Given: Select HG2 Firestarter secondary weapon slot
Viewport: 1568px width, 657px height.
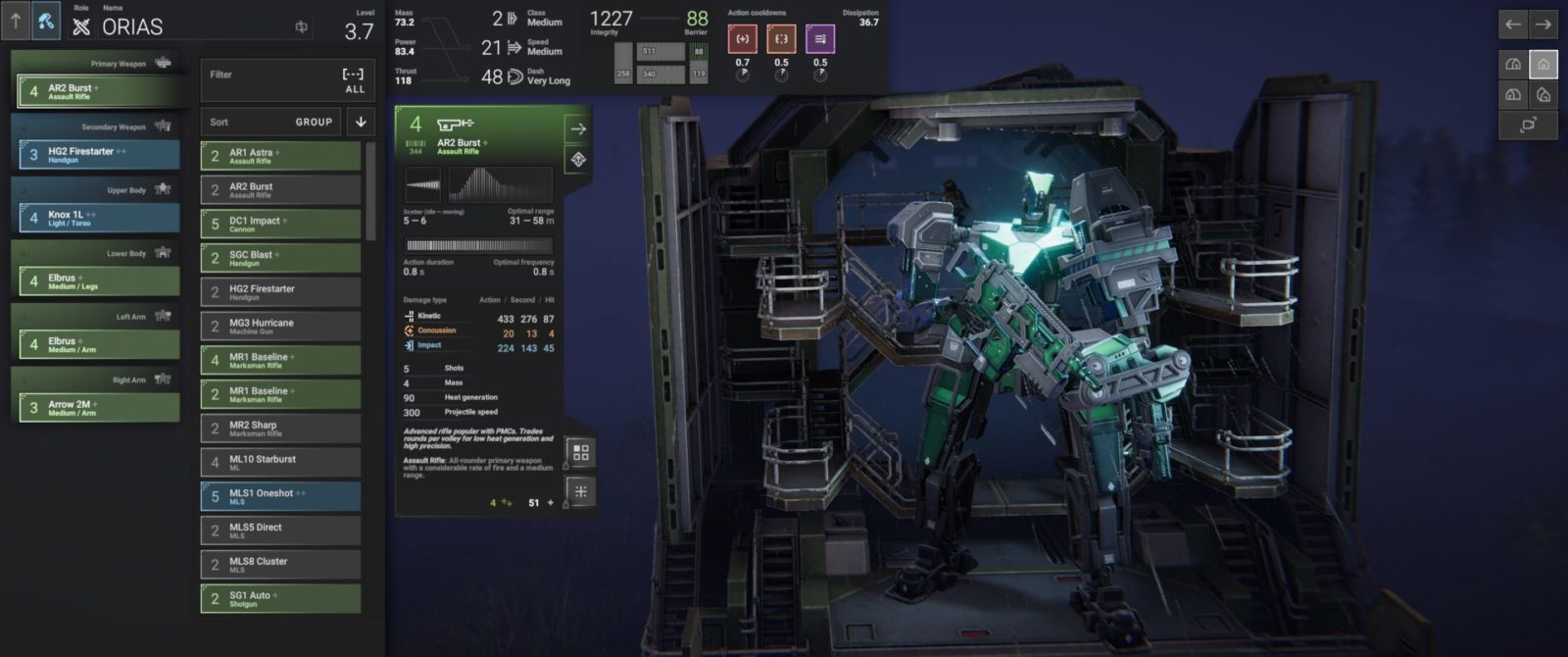Looking at the screenshot, I should 99,155.
